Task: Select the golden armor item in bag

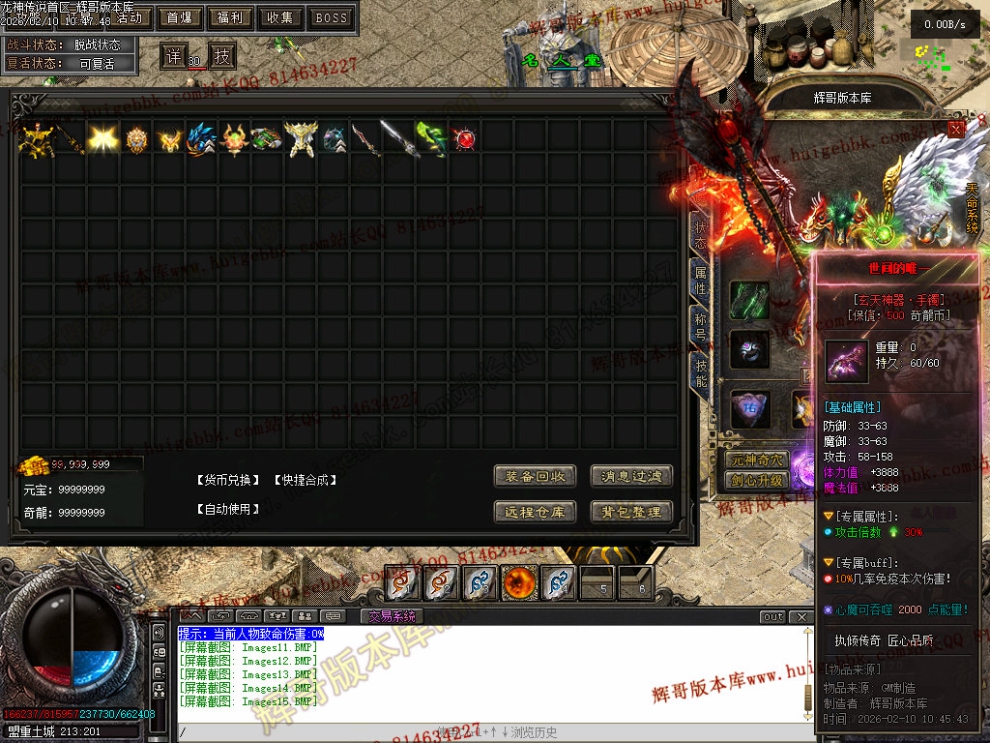Action: tap(36, 139)
